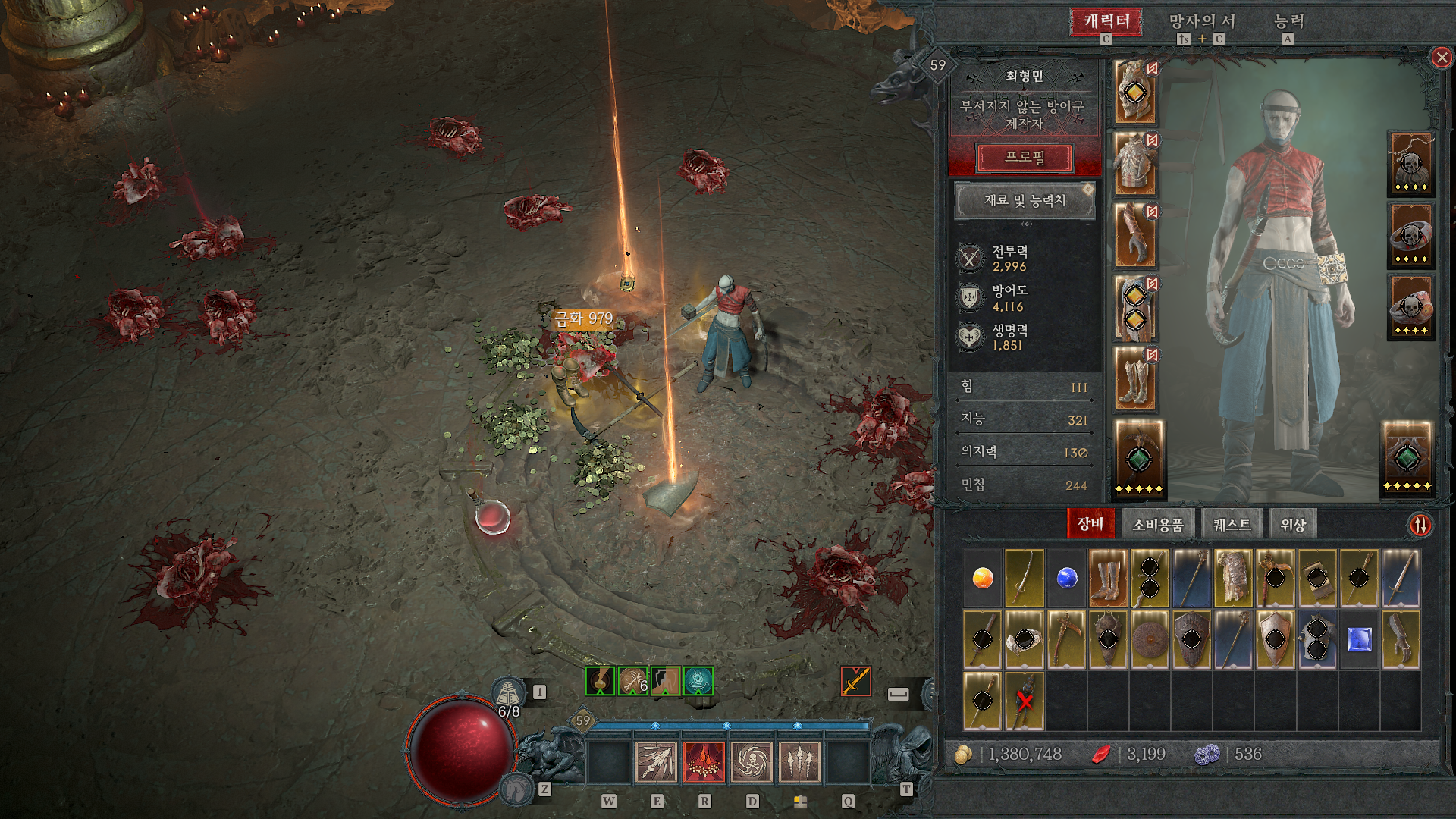Select the 장비 inventory tab
The image size is (1456, 819).
point(1090,524)
